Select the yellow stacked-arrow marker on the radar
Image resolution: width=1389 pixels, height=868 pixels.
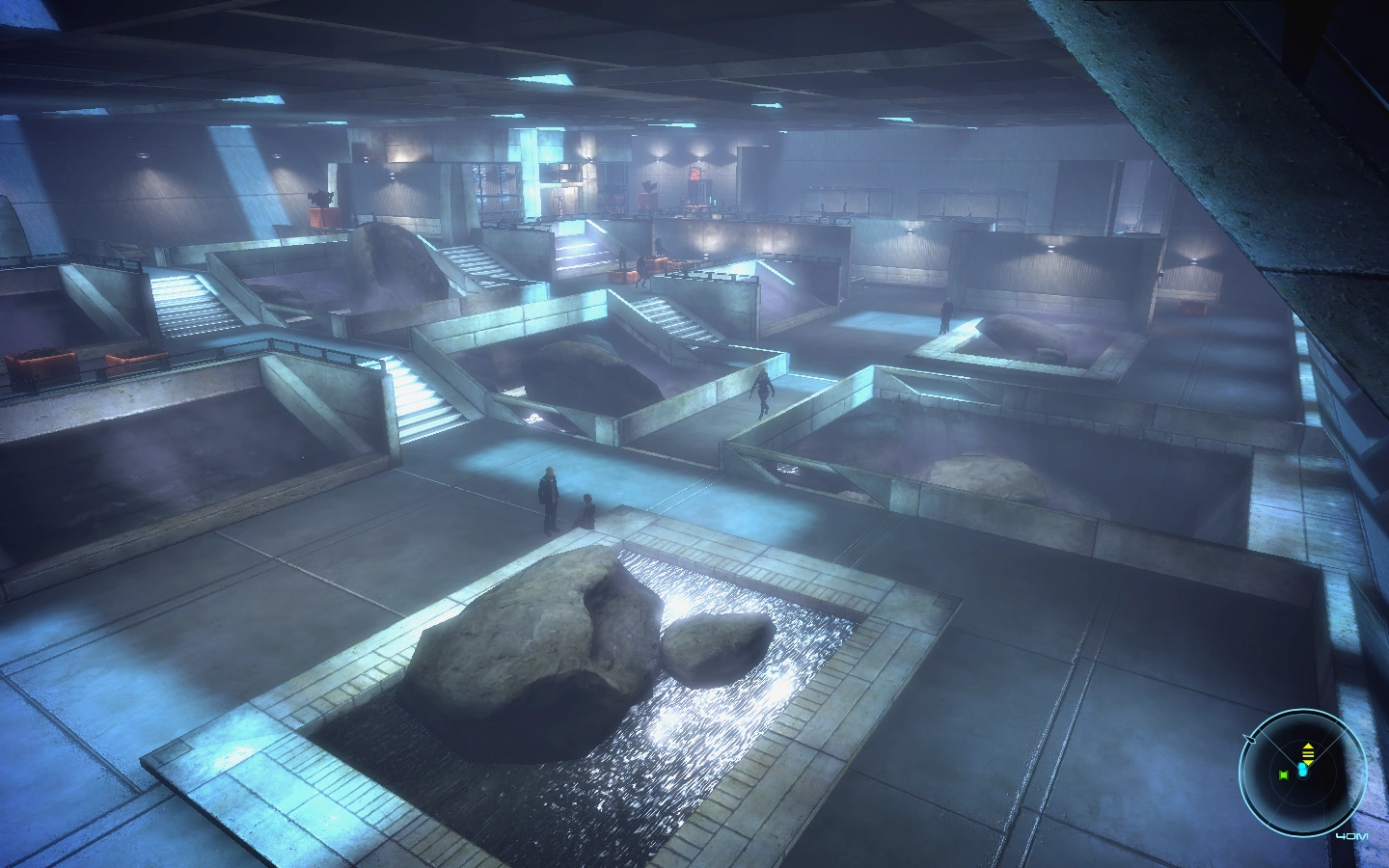coord(1308,752)
